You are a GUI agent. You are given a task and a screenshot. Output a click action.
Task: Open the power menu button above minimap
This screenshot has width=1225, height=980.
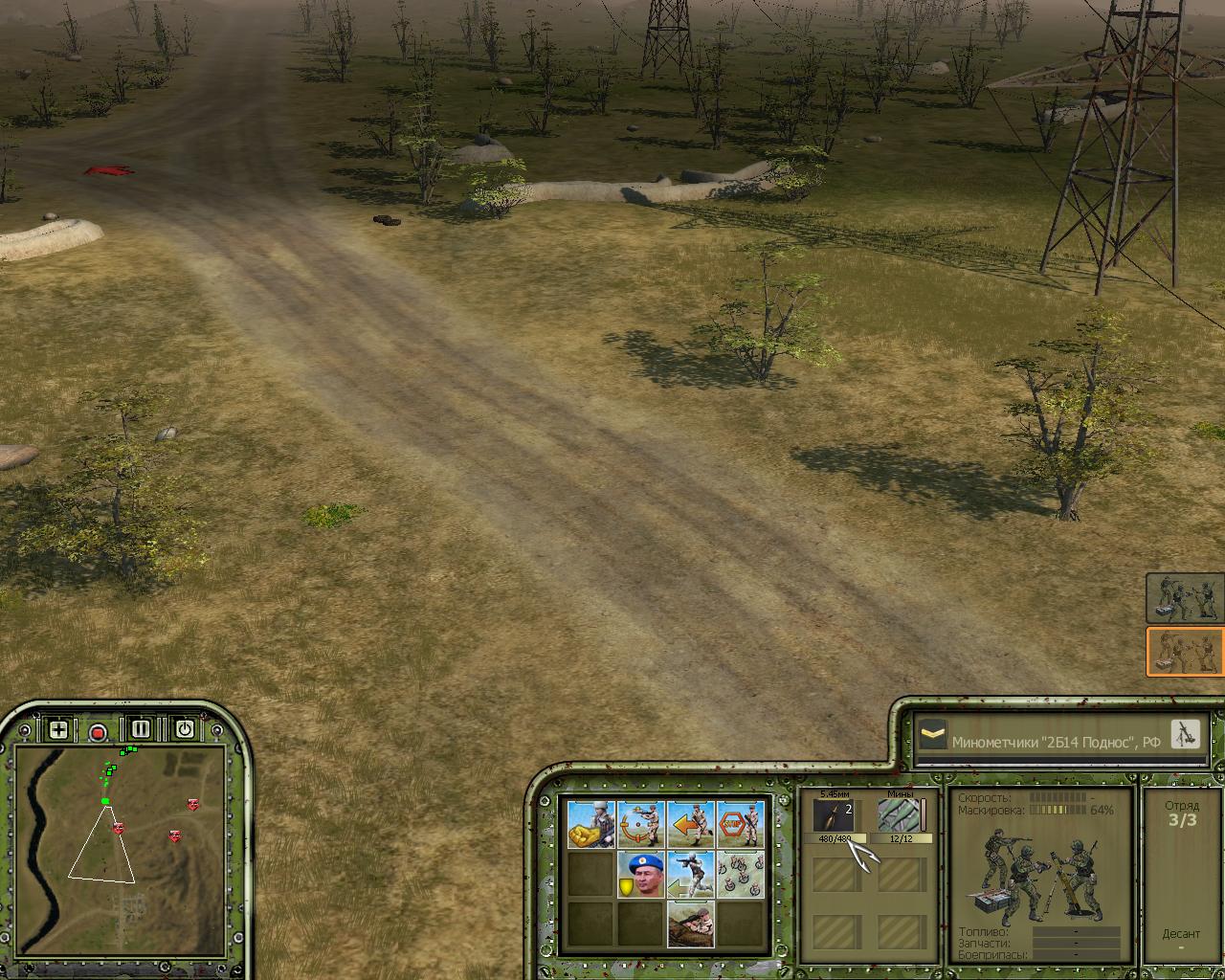tap(184, 729)
